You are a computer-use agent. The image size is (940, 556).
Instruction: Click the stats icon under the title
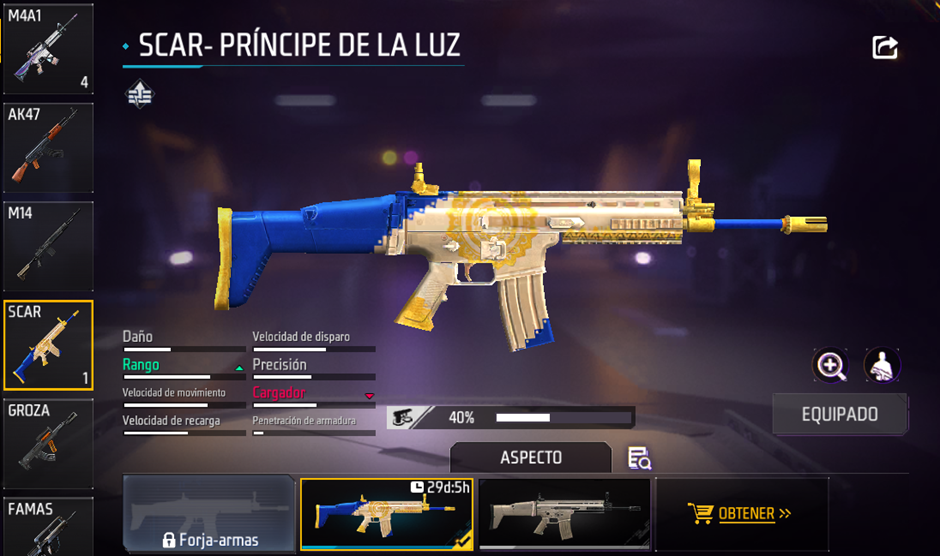click(x=139, y=95)
